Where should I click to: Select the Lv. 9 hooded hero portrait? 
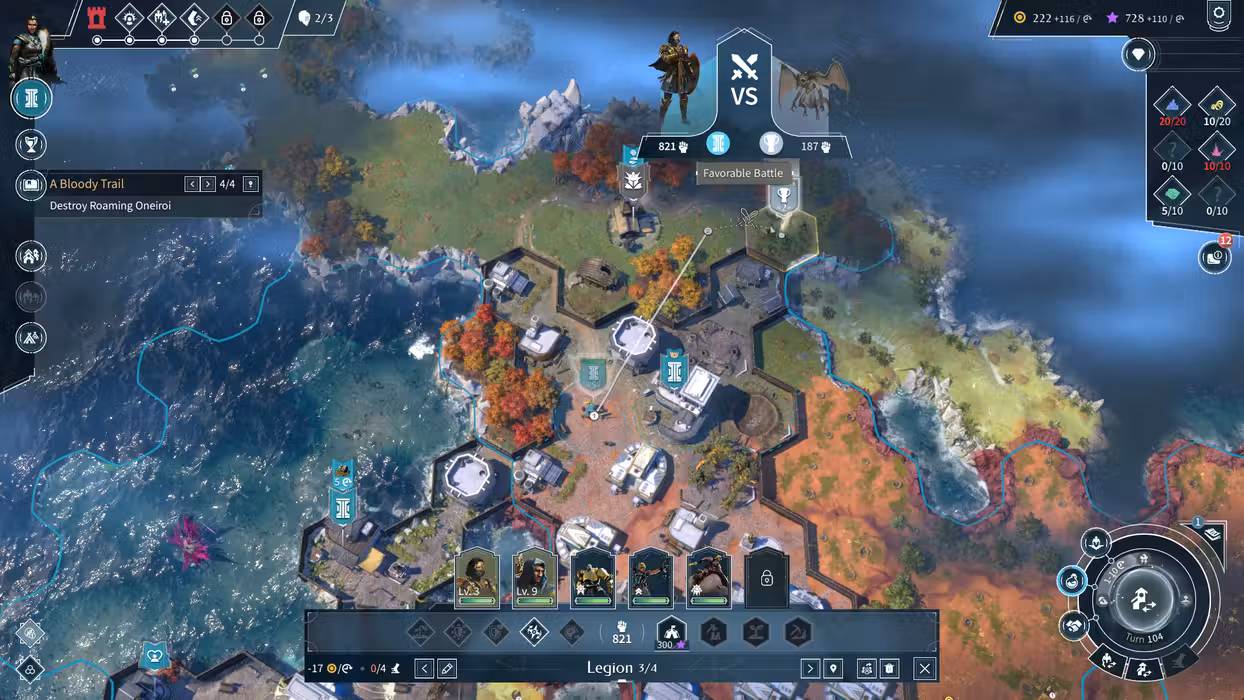[x=535, y=578]
